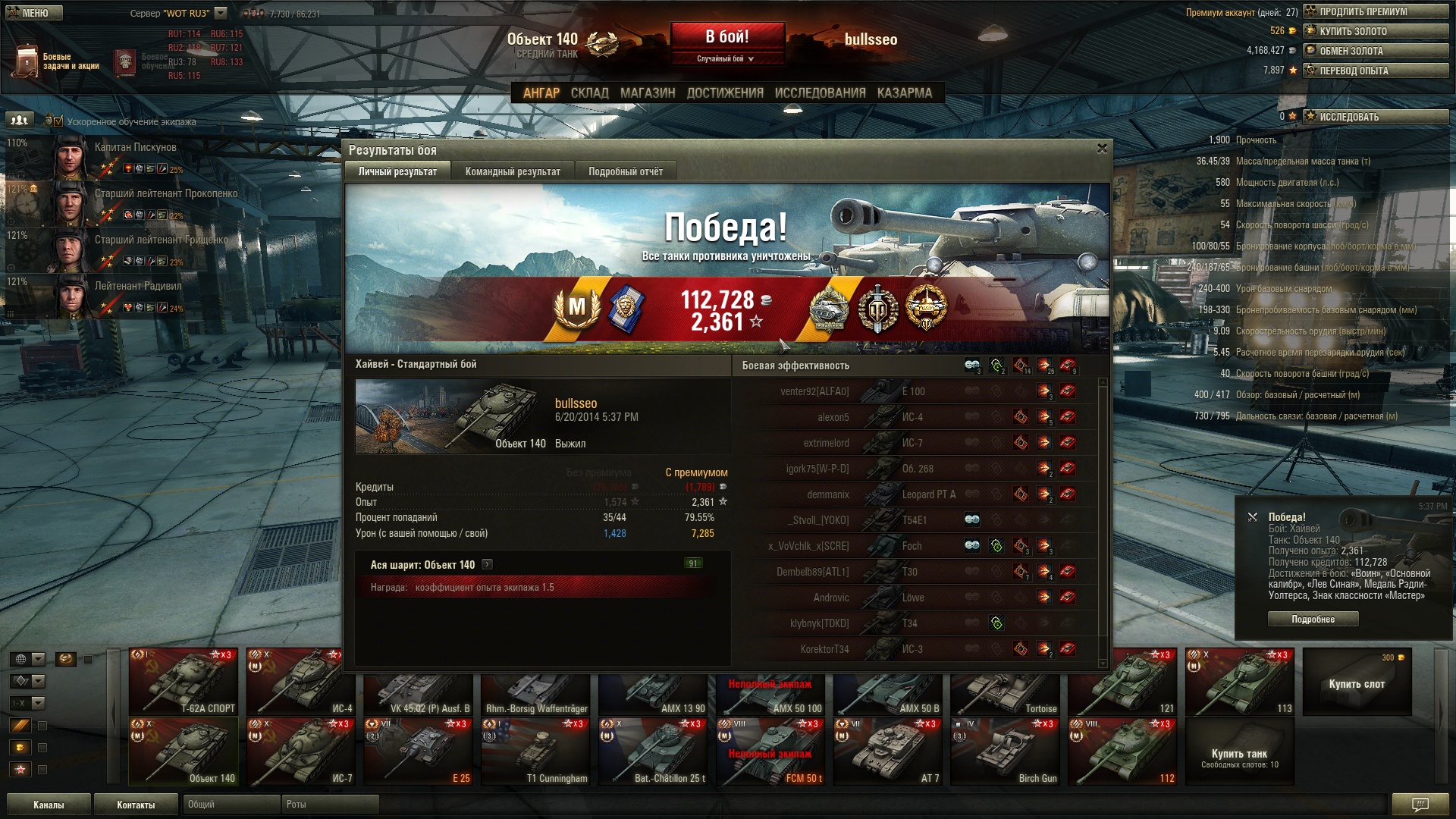Switch to the Командный результат tab
1456x819 pixels.
click(513, 171)
